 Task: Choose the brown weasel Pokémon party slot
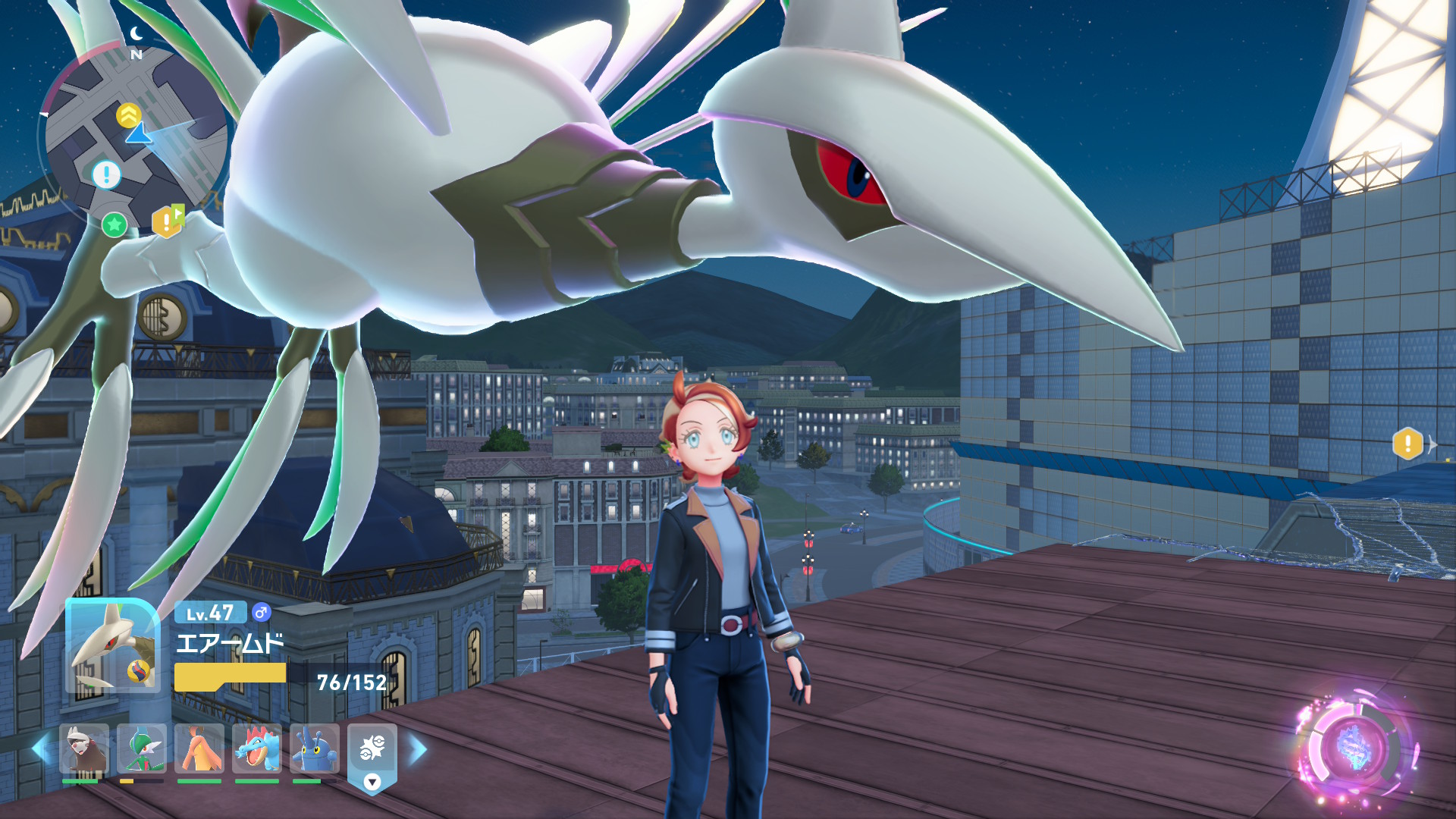click(x=83, y=749)
